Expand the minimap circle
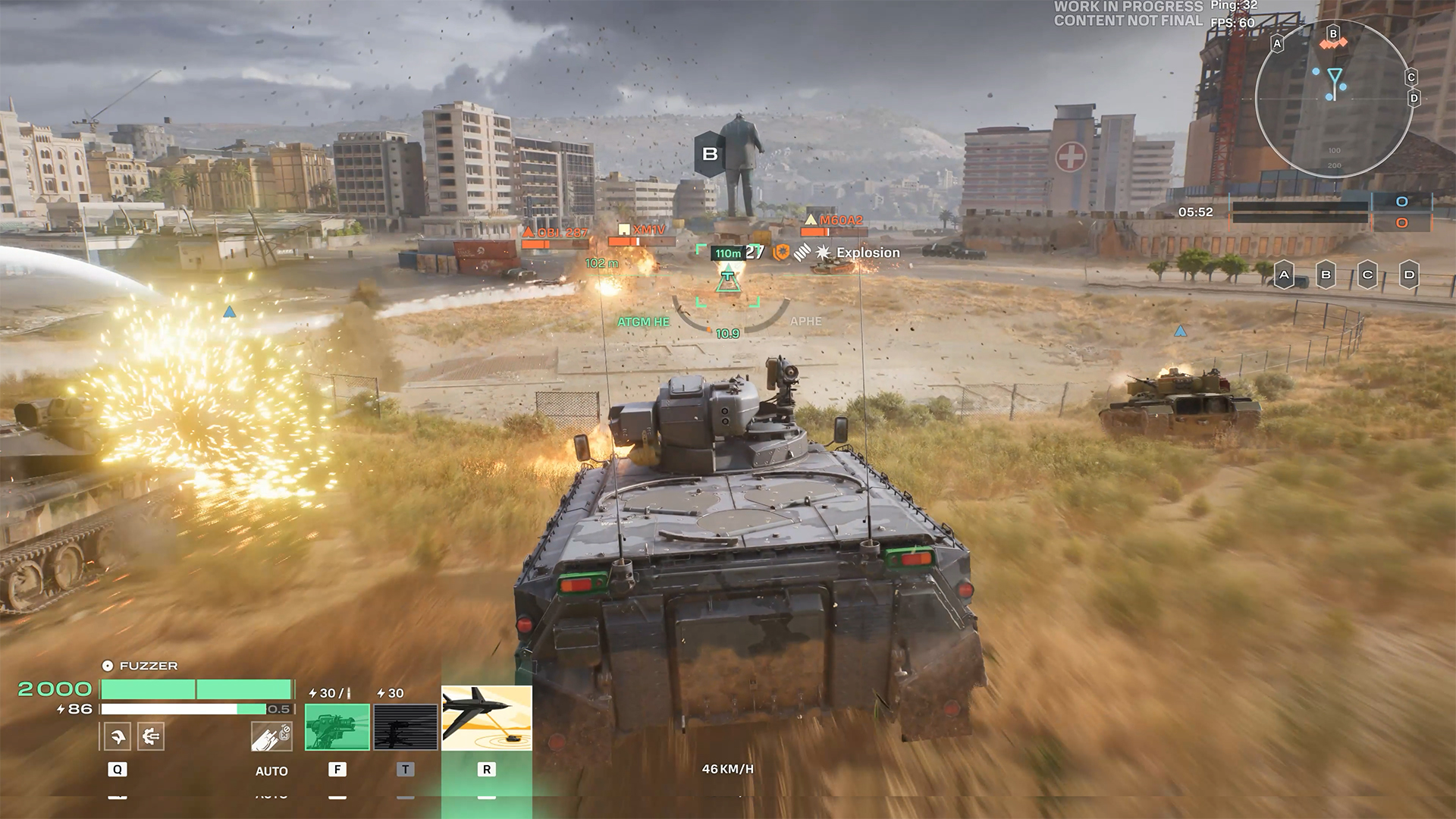Viewport: 1456px width, 819px height. click(x=1334, y=97)
